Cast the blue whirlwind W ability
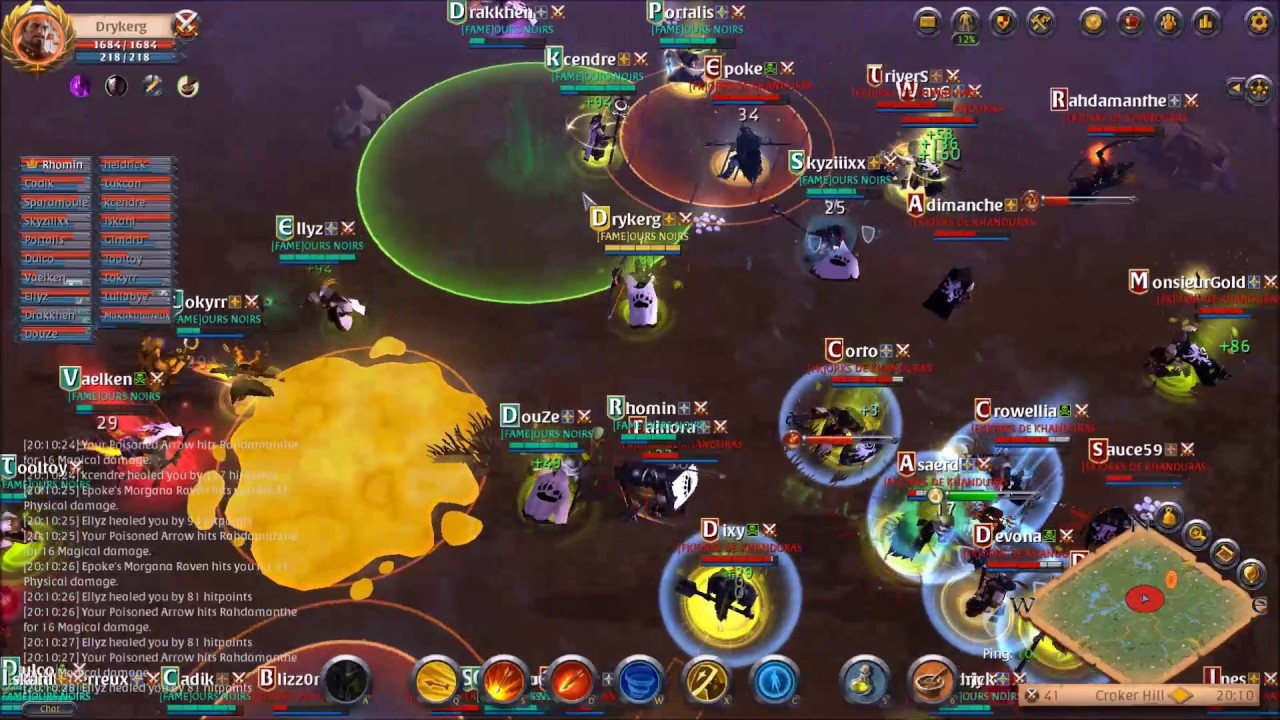This screenshot has width=1280, height=720. [x=638, y=681]
